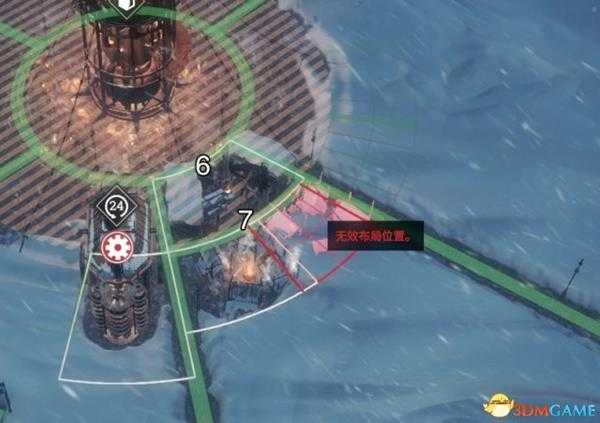The height and width of the screenshot is (423, 600).
Task: Click the red gear building status icon
Action: 116,247
